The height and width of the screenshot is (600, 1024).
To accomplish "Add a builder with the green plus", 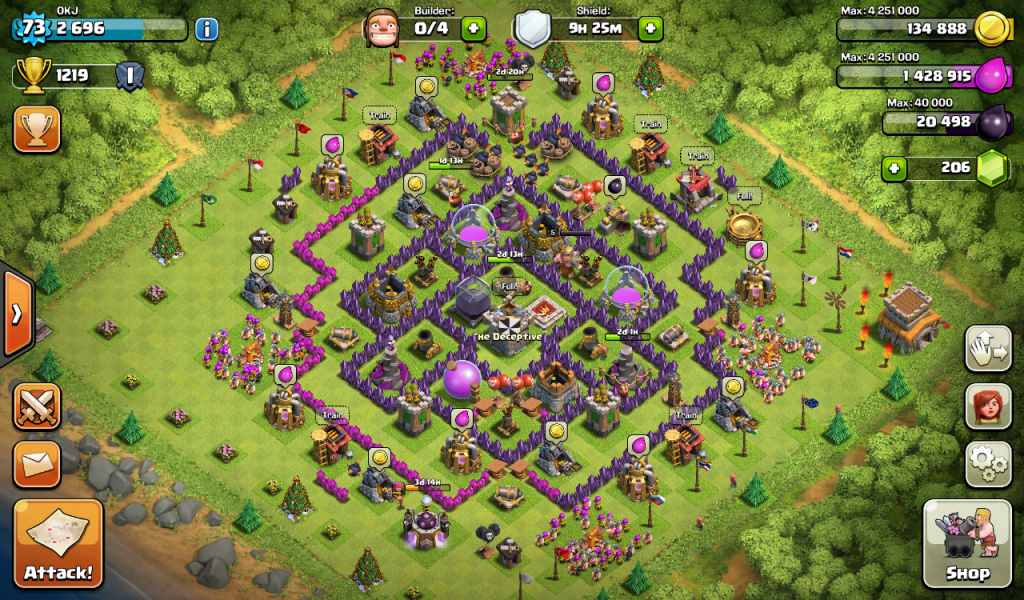I will [473, 28].
